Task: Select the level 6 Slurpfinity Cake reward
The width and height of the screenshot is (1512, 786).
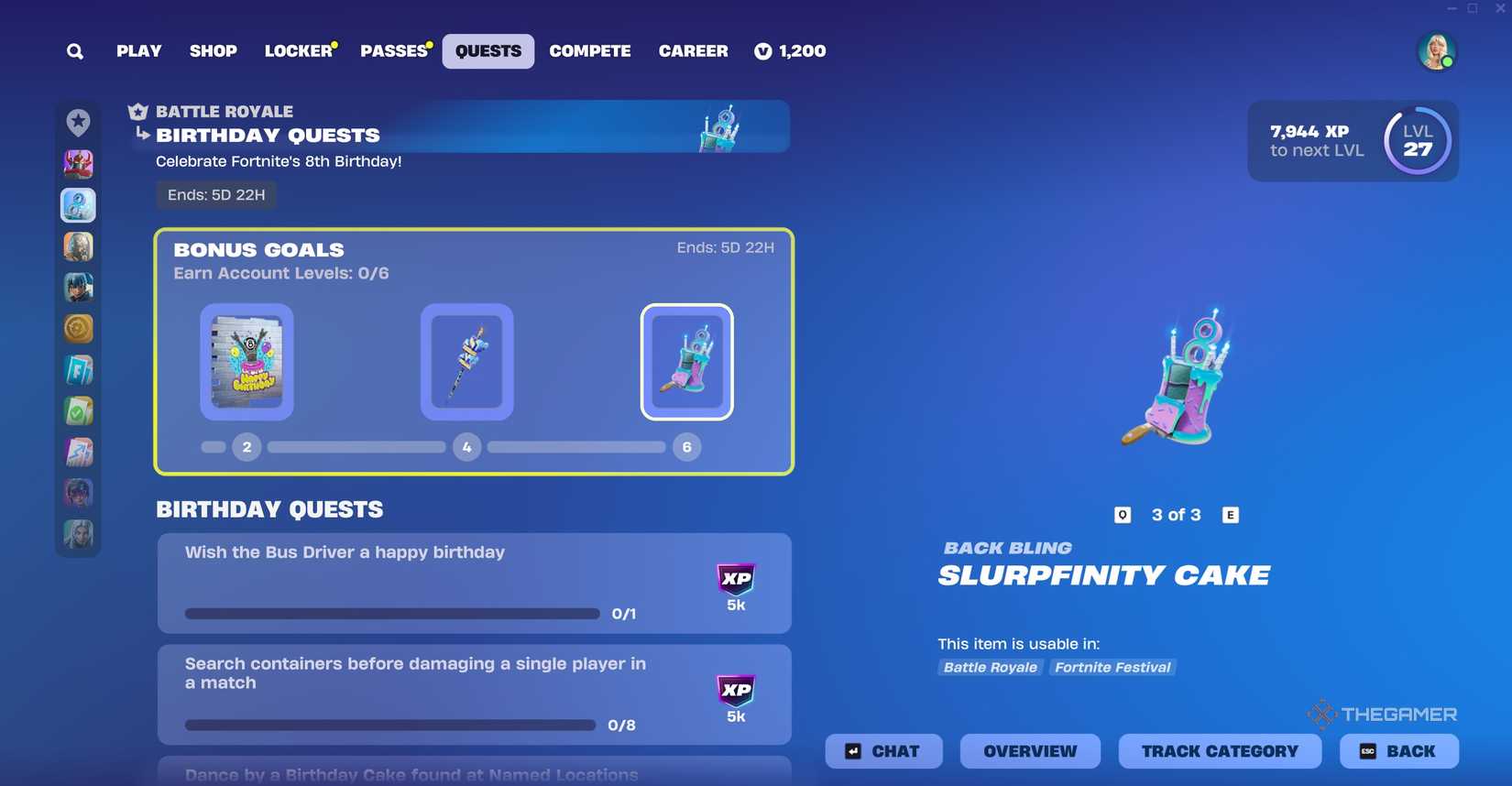Action: 686,362
